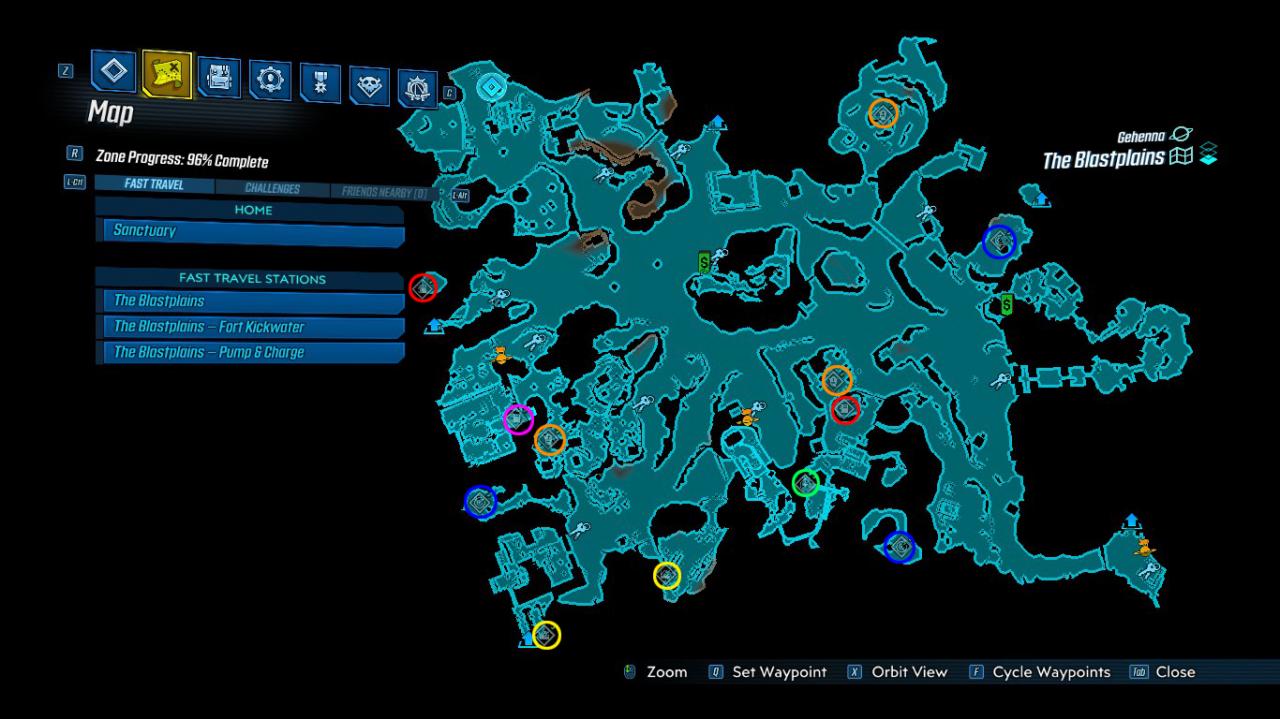1280x719 pixels.
Task: Switch to the Inventory backpack tab
Action: click(x=218, y=77)
